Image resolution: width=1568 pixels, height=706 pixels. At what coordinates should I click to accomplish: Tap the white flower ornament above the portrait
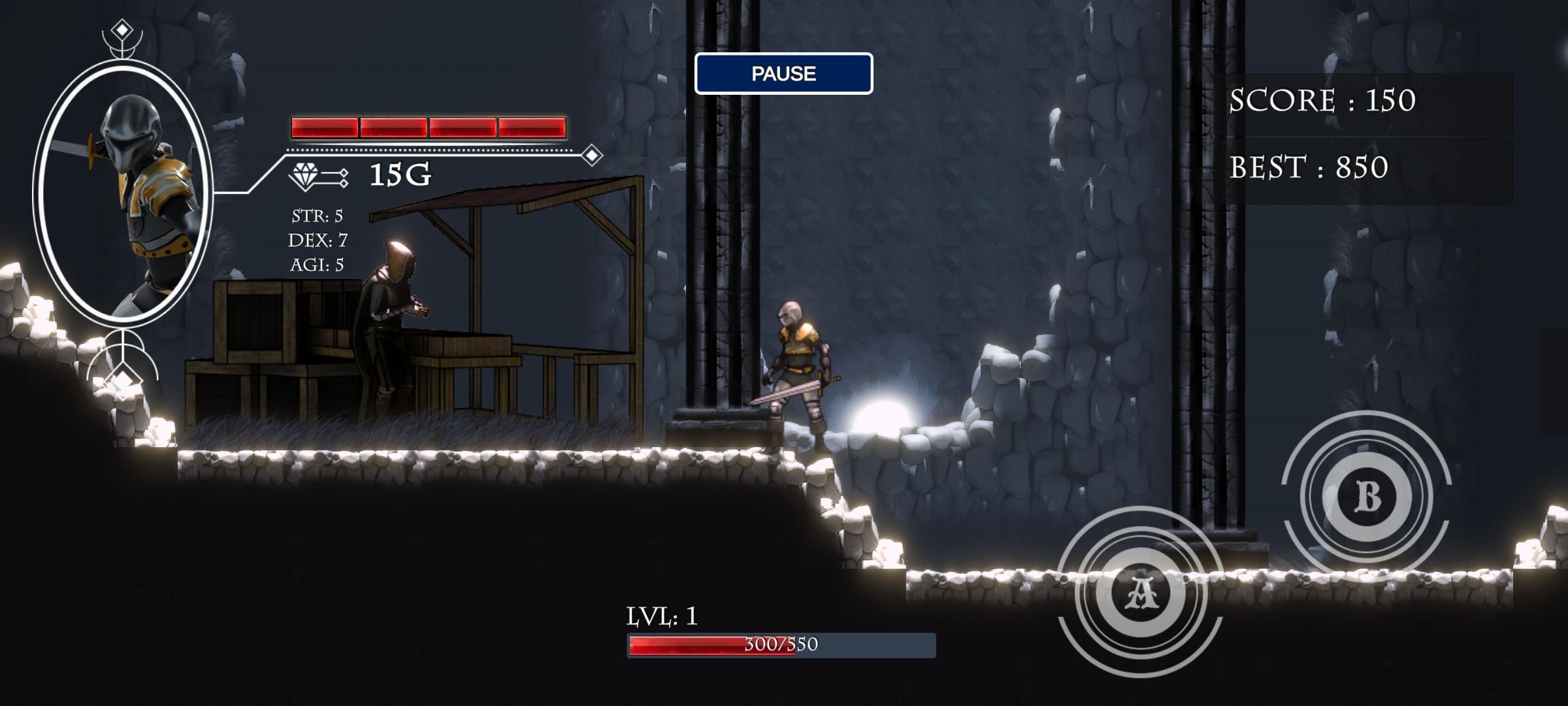point(122,49)
